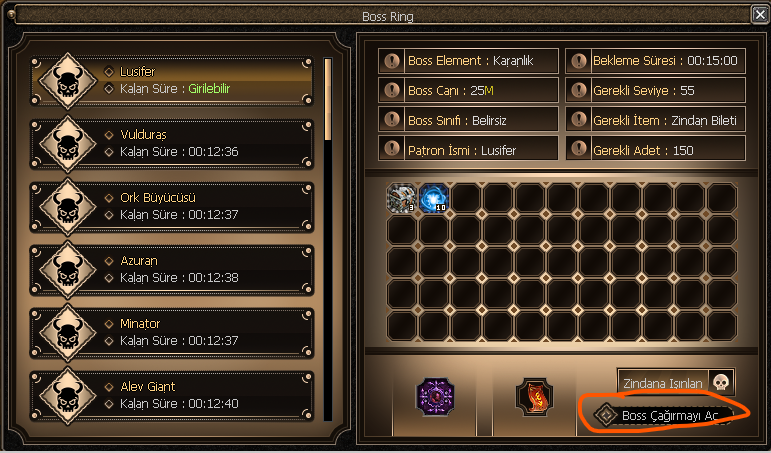
Task: Select the chest reward item slot
Action: 401,198
